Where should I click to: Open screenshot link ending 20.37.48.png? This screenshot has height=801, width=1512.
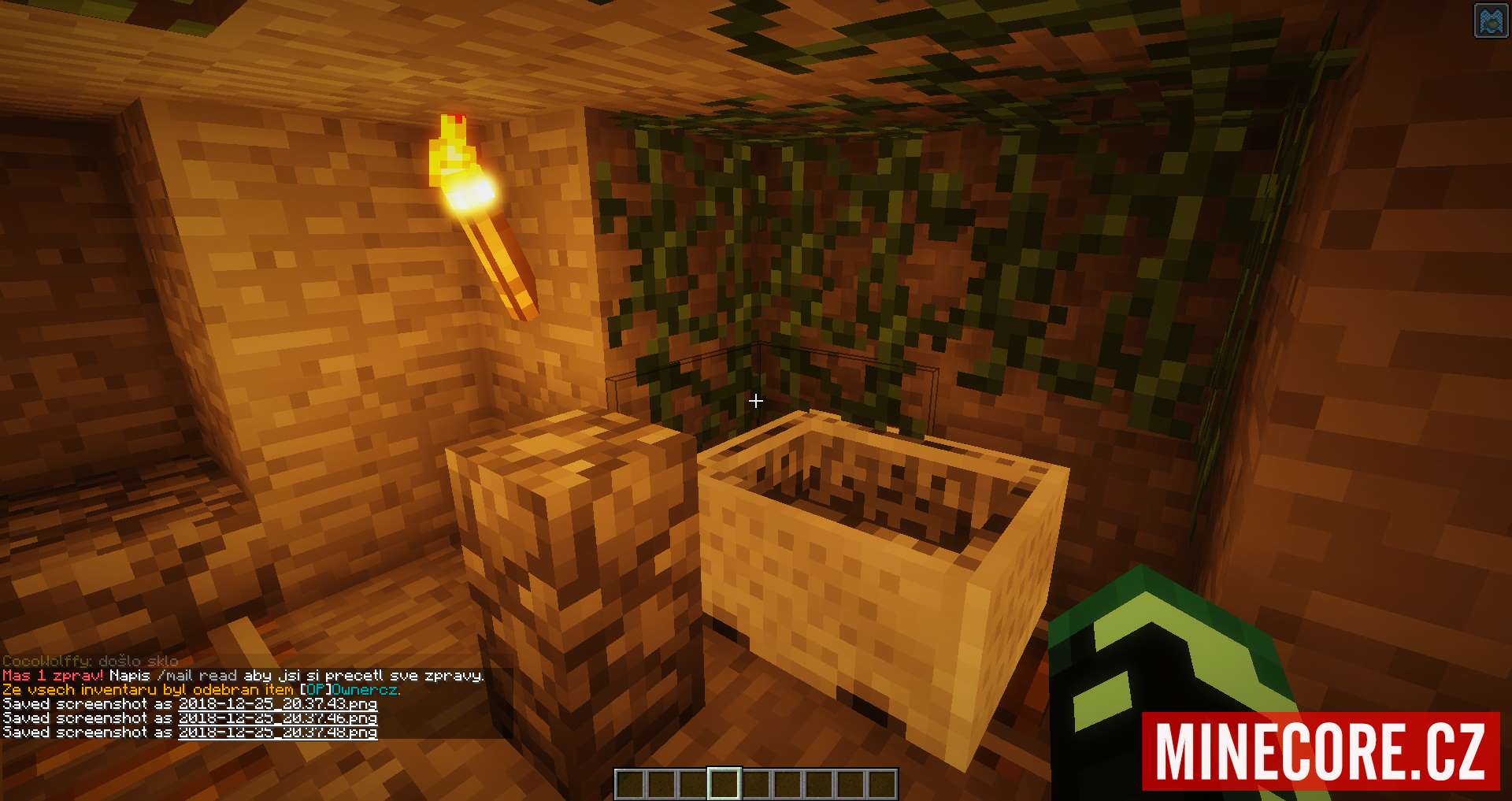(x=277, y=732)
